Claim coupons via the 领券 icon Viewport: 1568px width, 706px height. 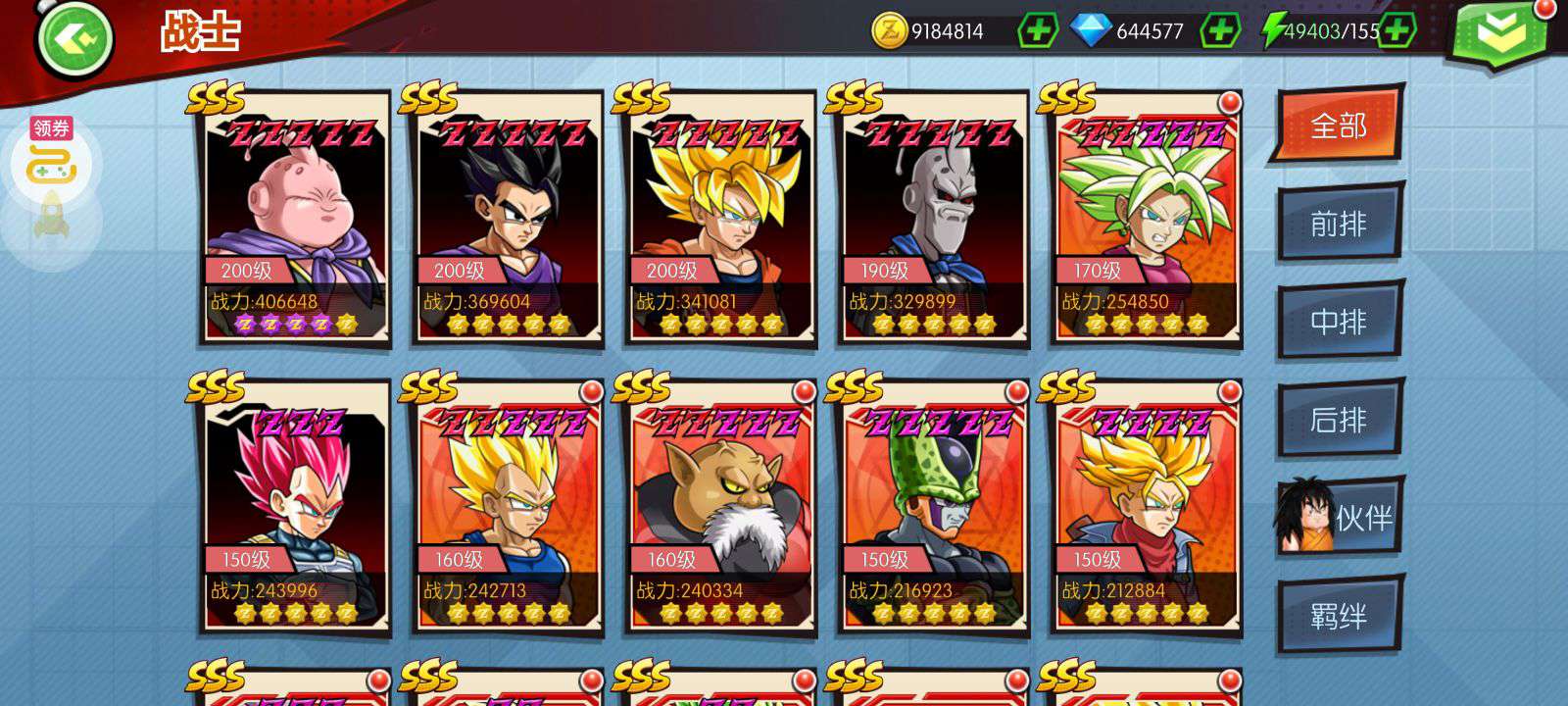(x=51, y=157)
